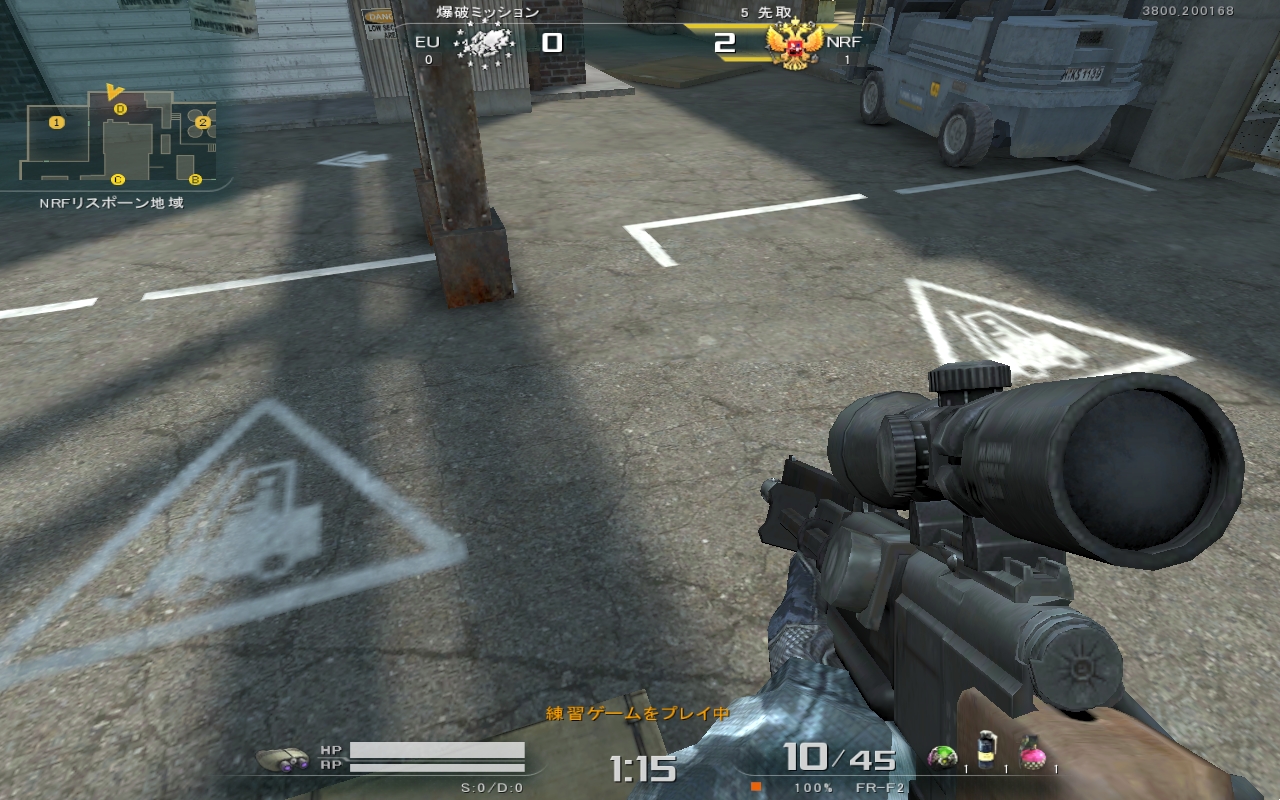Viewport: 1280px width, 800px height.
Task: Click the C site marker on minimap
Action: [x=118, y=180]
